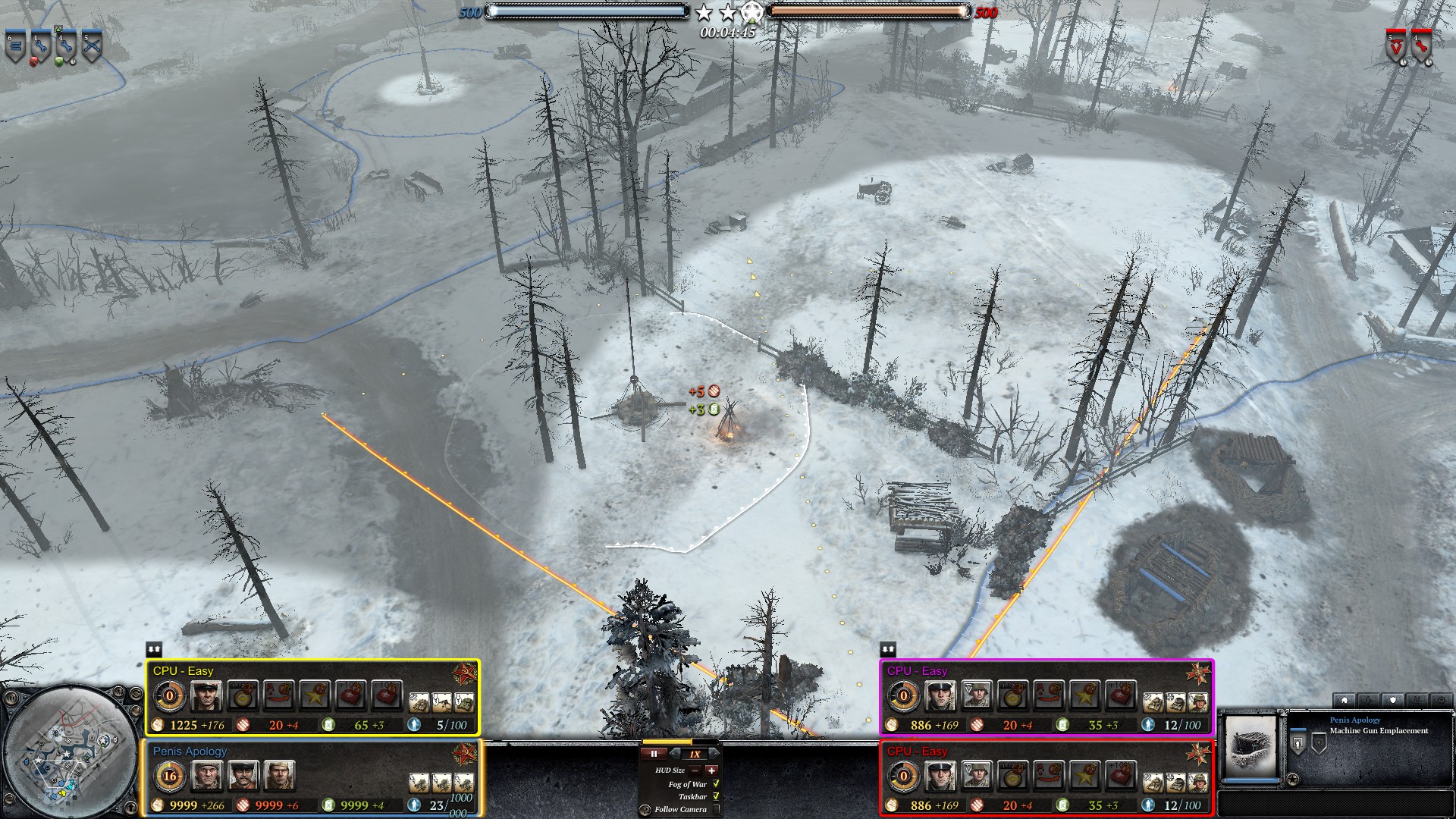The height and width of the screenshot is (819, 1456).
Task: Collapse the left team panels with the arrow toggle
Action: click(154, 649)
